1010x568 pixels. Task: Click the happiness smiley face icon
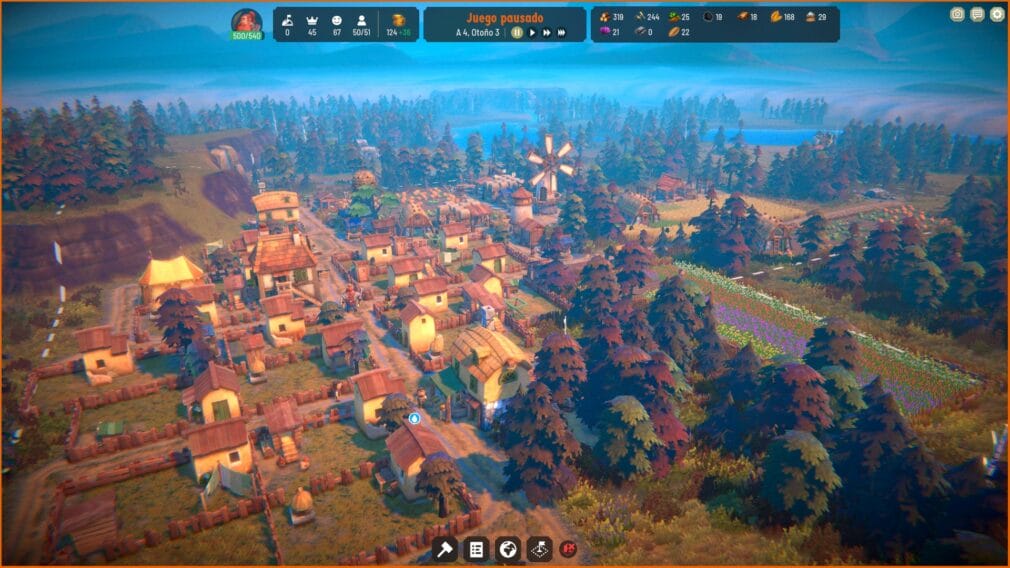336,19
